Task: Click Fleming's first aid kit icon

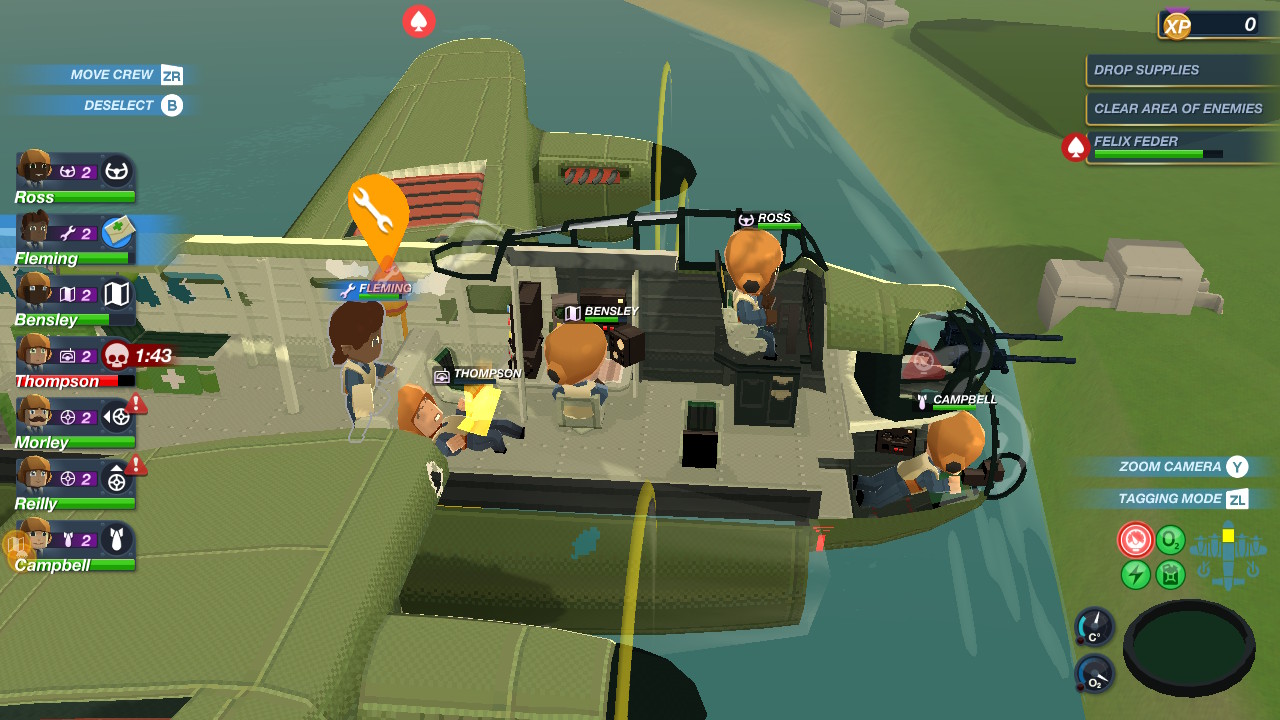Action: pos(118,231)
